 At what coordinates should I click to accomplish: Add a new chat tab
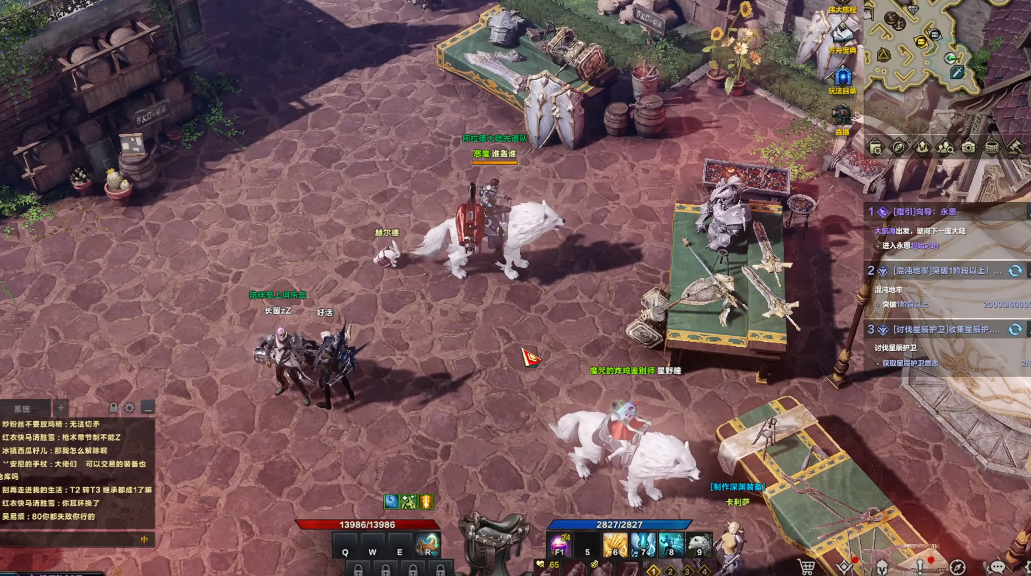(60, 408)
